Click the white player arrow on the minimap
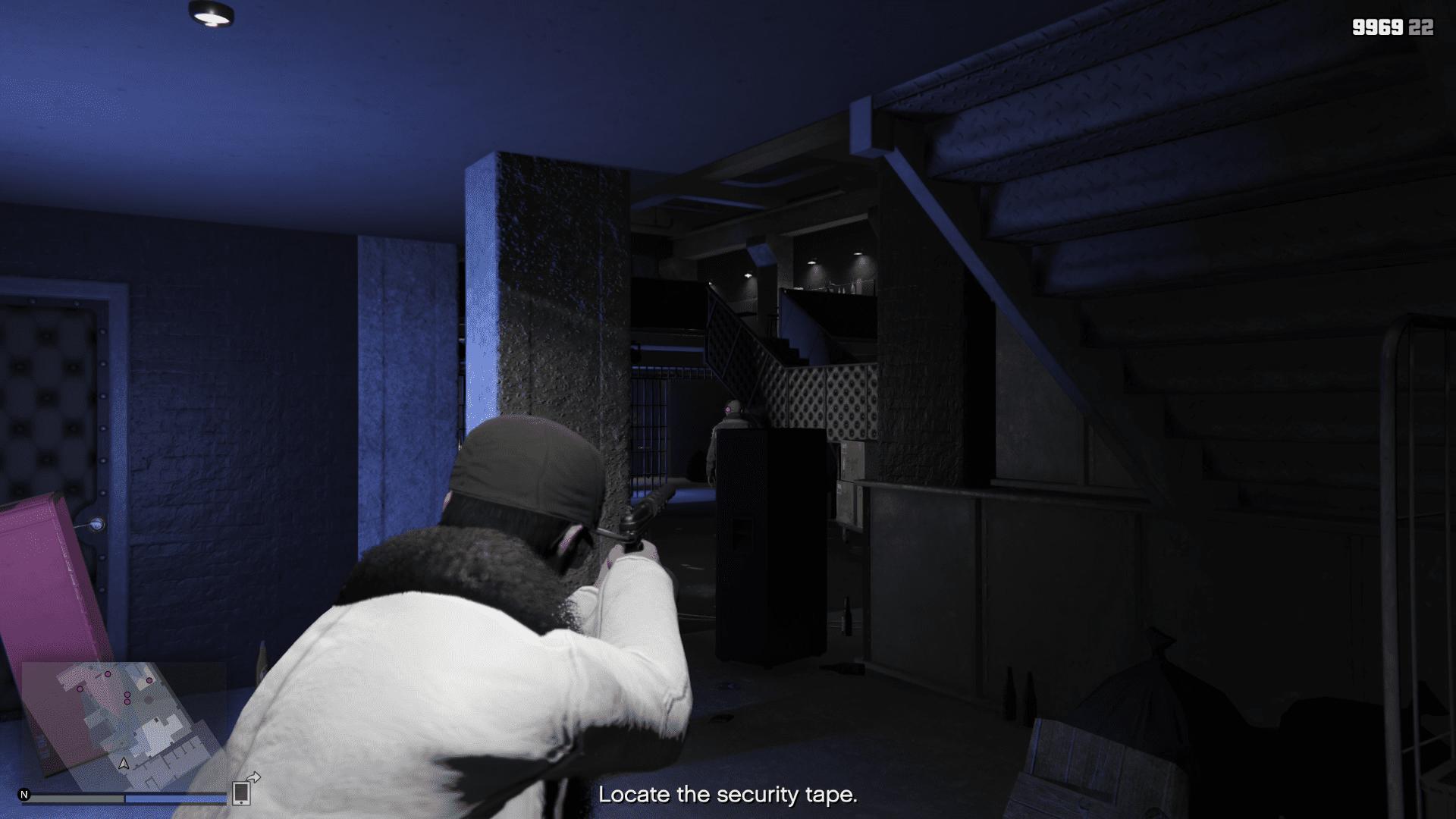This screenshot has height=819, width=1456. tap(124, 764)
